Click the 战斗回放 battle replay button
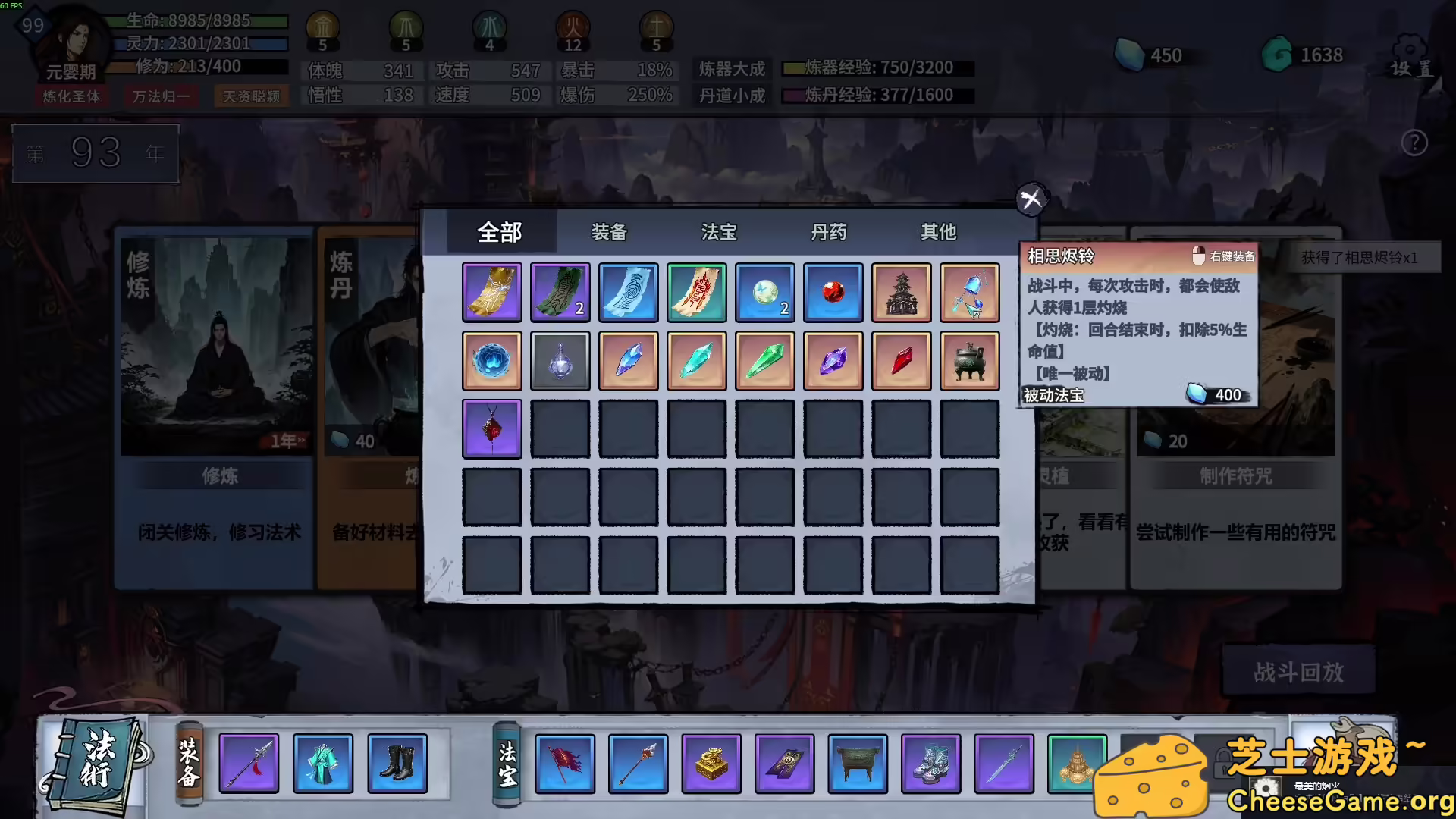1456x819 pixels. 1298,672
